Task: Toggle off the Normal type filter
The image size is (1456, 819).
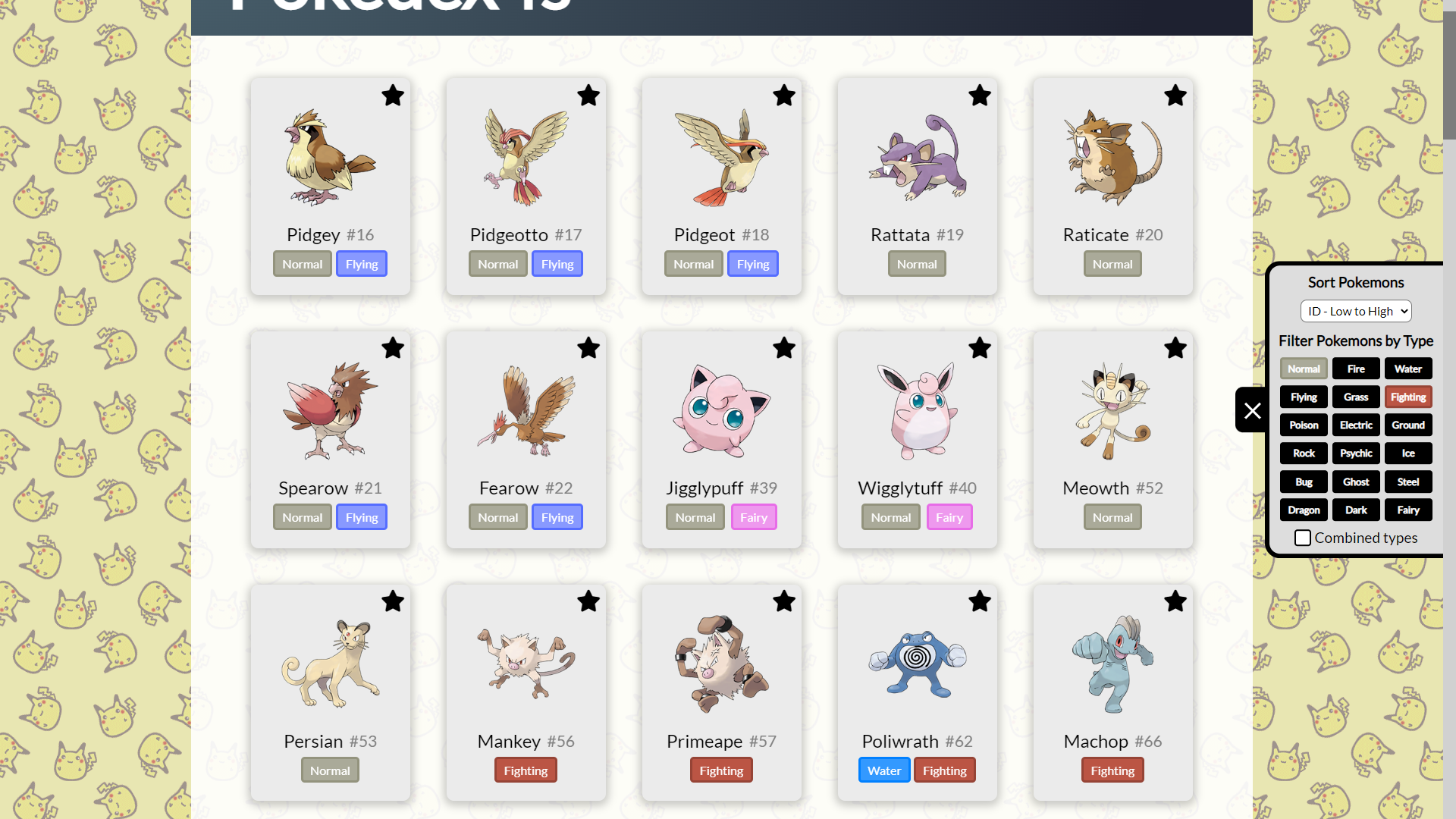Action: [1304, 369]
